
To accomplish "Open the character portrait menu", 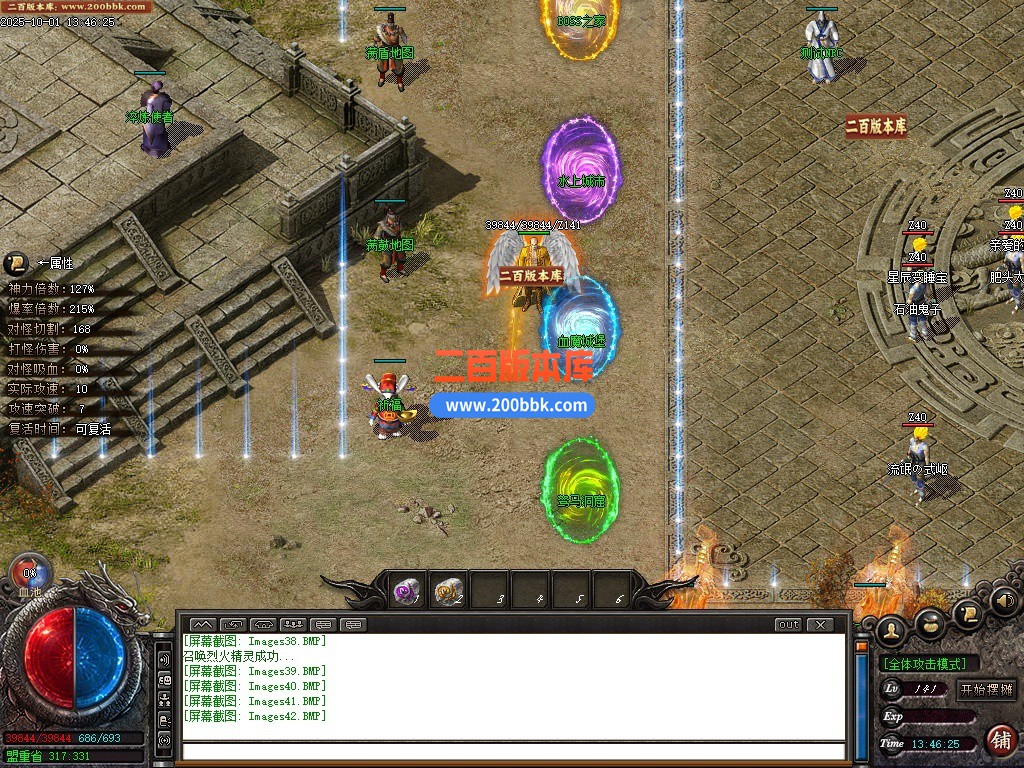I will 890,629.
